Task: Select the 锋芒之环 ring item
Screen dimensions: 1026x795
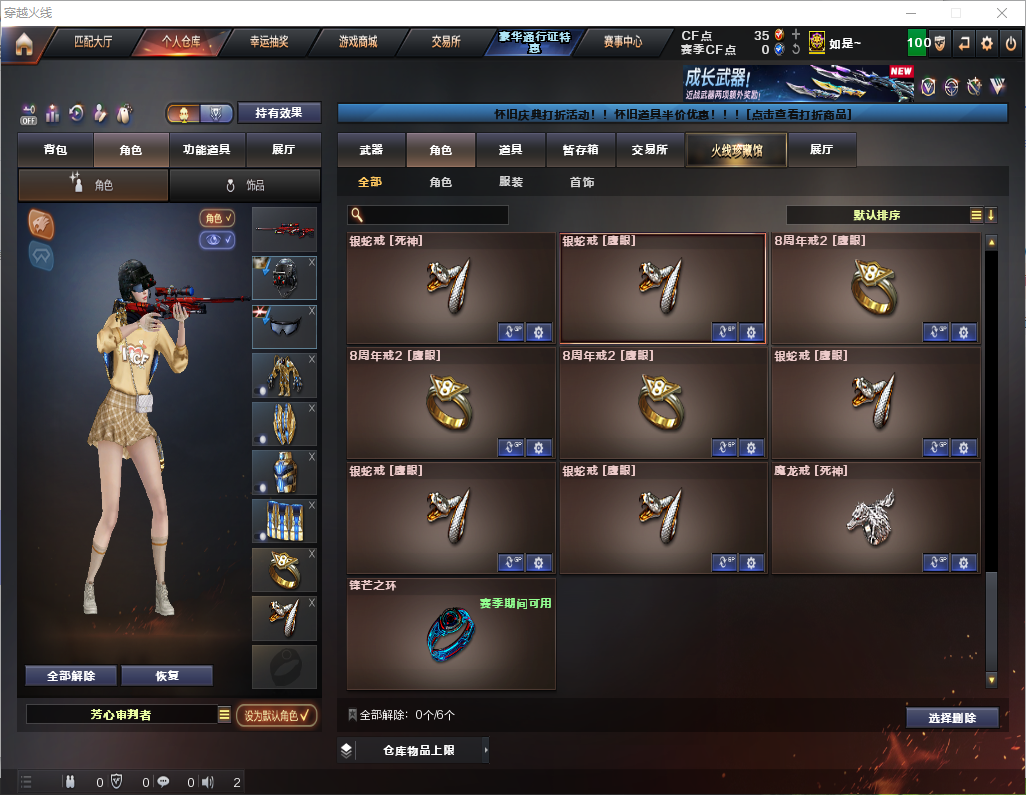Action: (x=450, y=633)
